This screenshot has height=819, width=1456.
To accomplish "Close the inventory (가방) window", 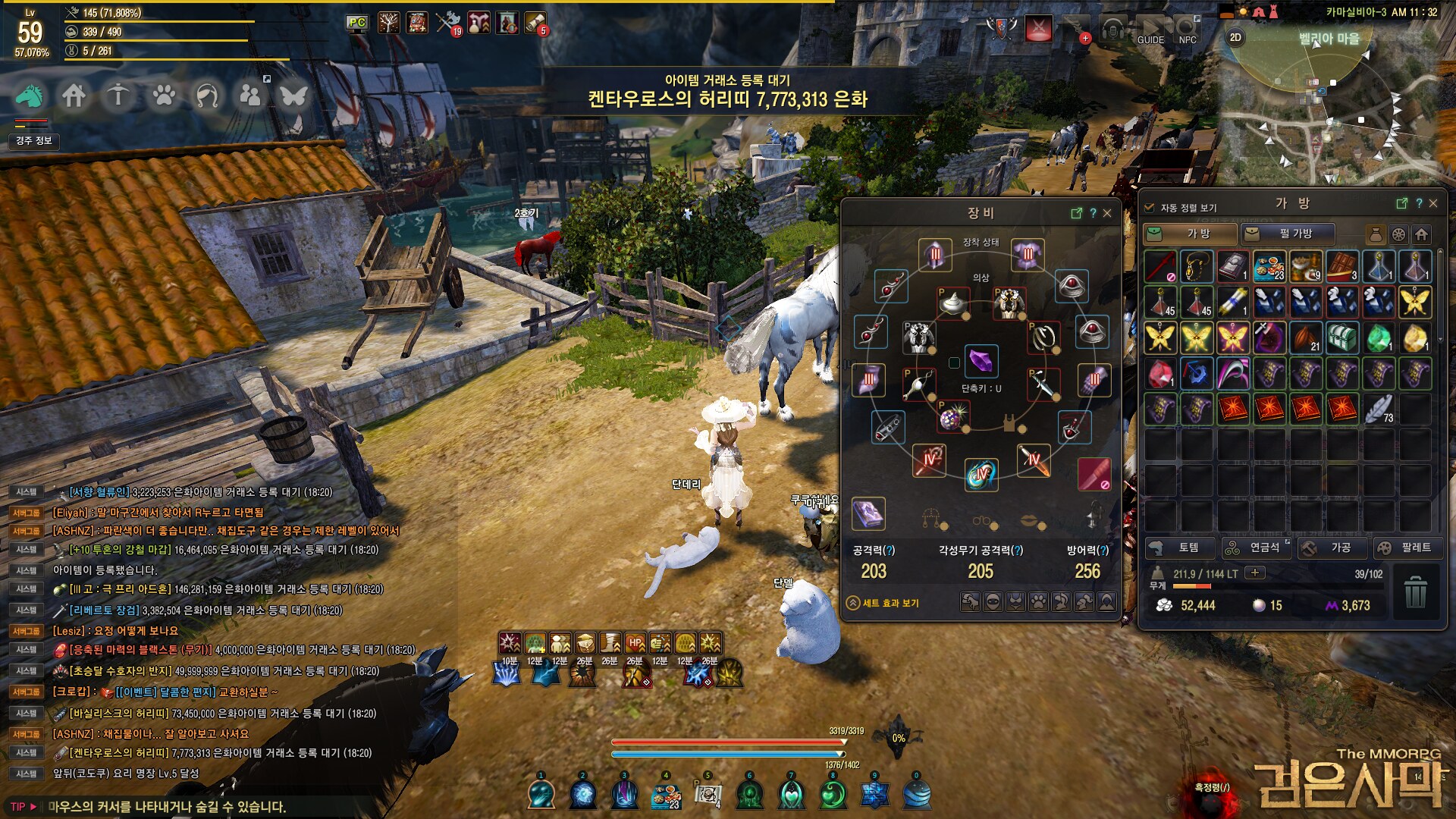I will 1433,203.
